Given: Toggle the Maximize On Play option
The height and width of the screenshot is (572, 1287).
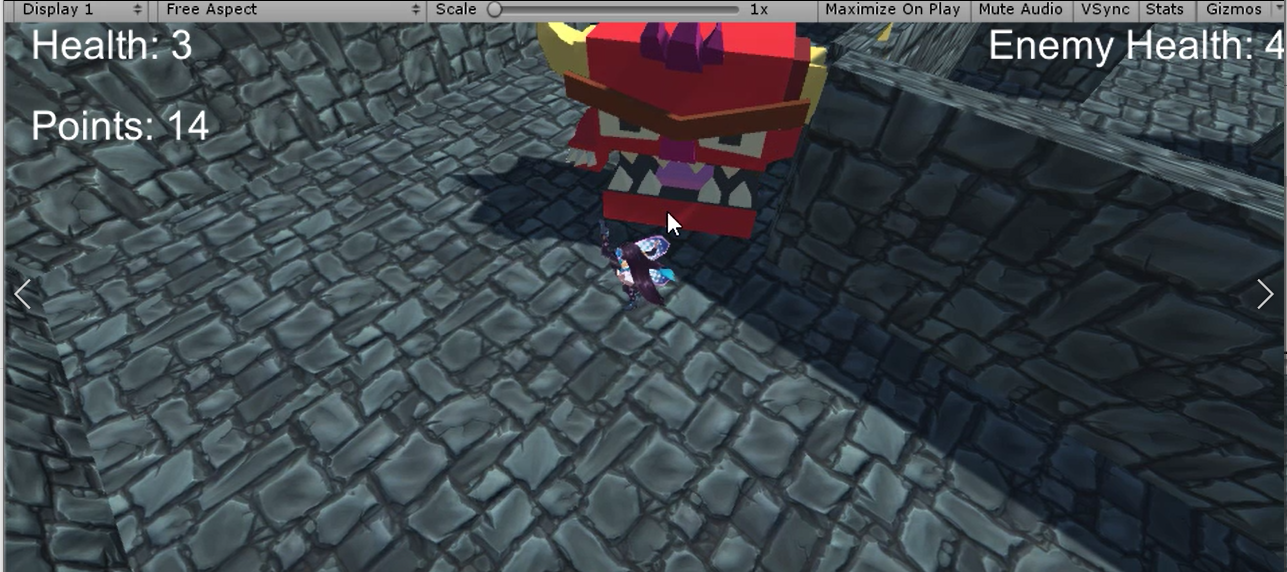Looking at the screenshot, I should click(x=892, y=10).
